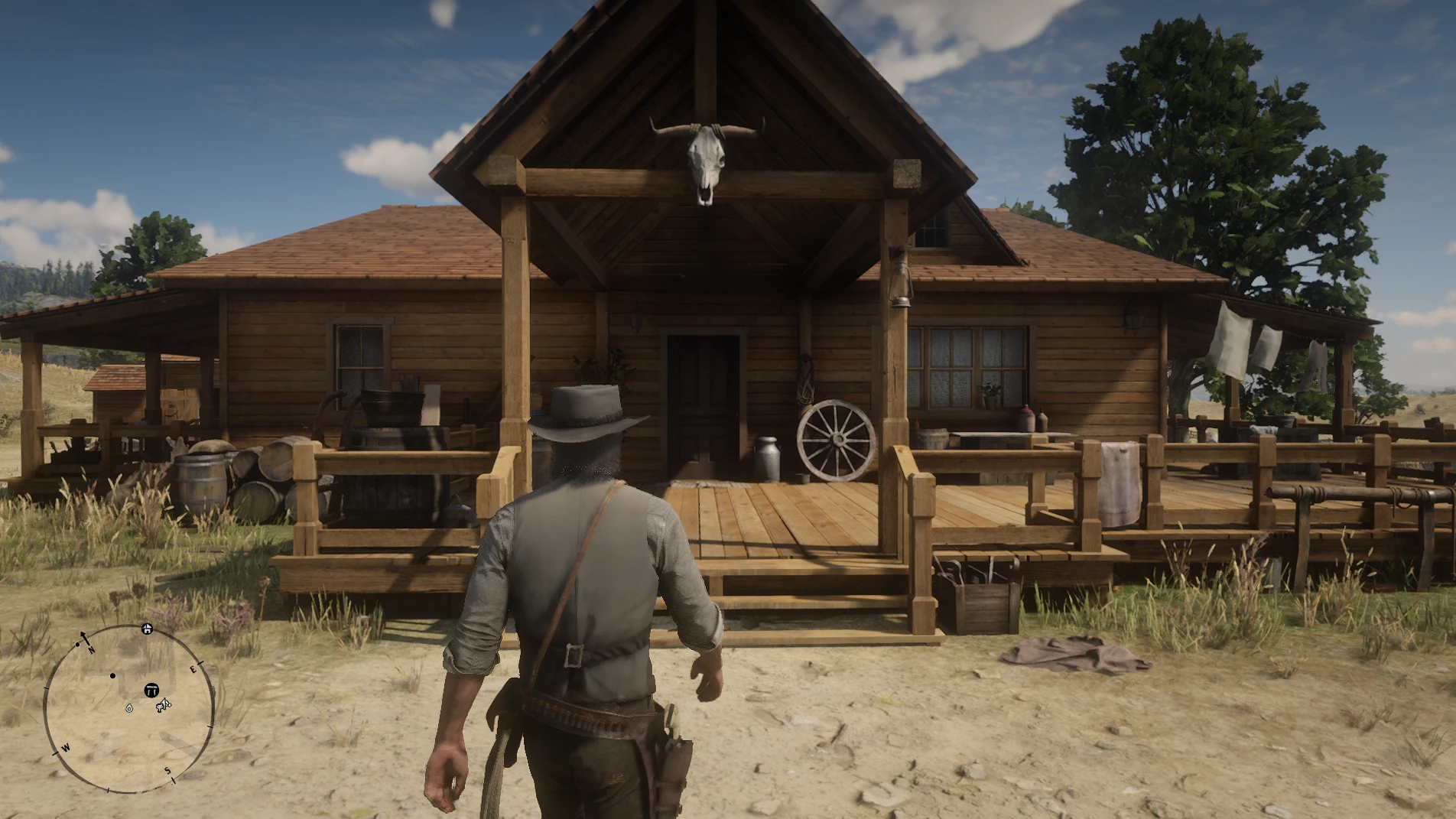This screenshot has height=819, width=1456.
Task: Open the circular minimap radar
Action: [128, 710]
